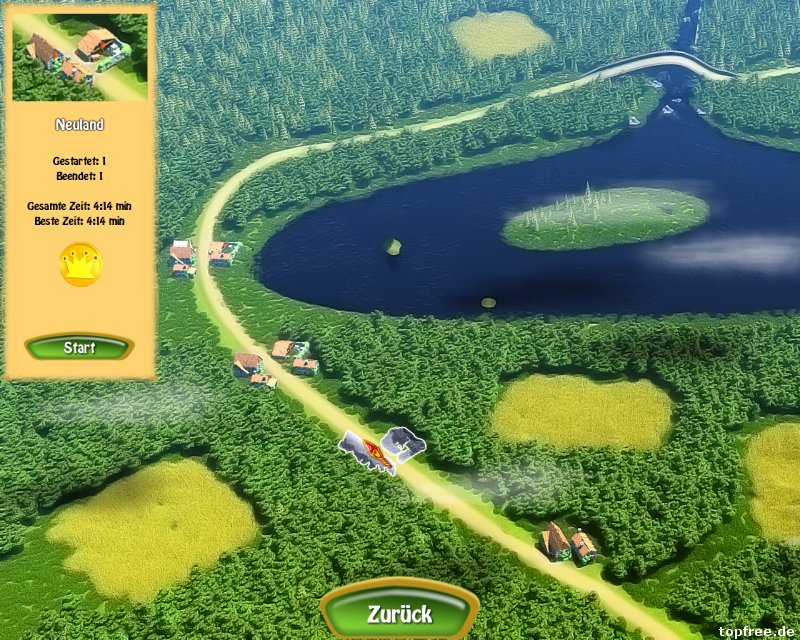Start the Neuland level
Screen dimensions: 800x640
click(79, 348)
